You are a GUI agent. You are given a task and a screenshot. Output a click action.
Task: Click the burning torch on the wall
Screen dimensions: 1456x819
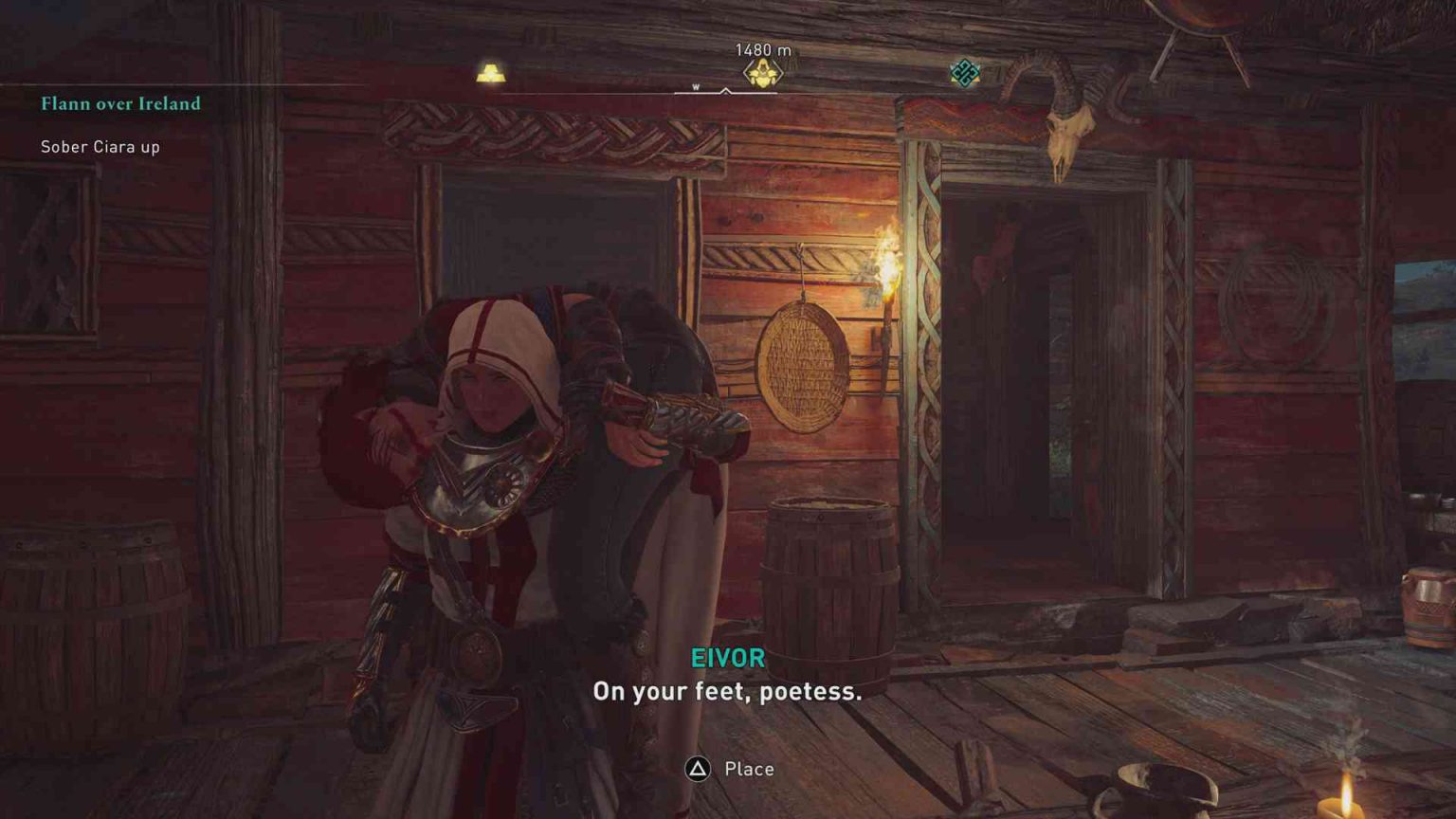pos(889,261)
